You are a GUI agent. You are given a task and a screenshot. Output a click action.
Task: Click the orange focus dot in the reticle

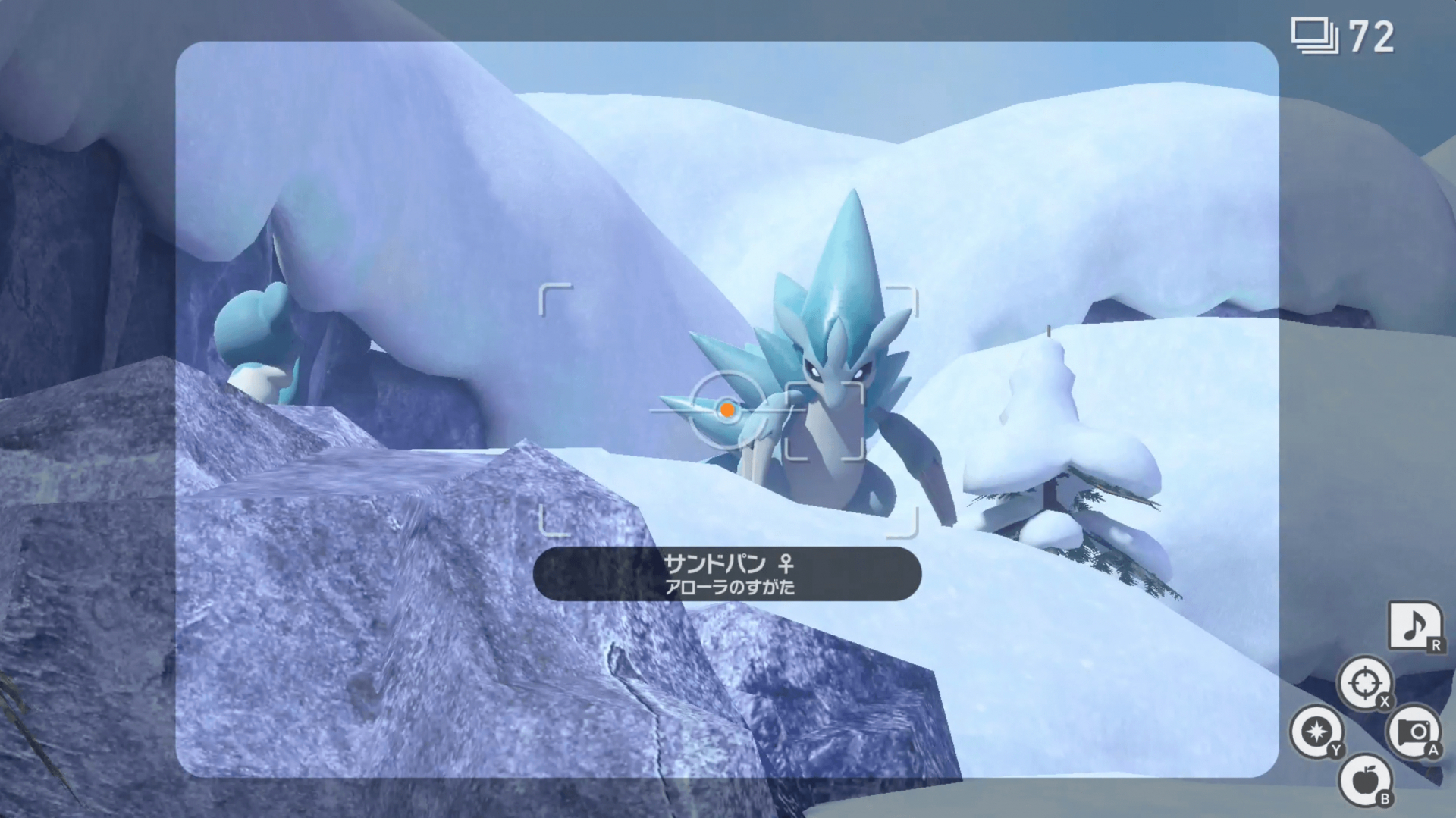[728, 411]
